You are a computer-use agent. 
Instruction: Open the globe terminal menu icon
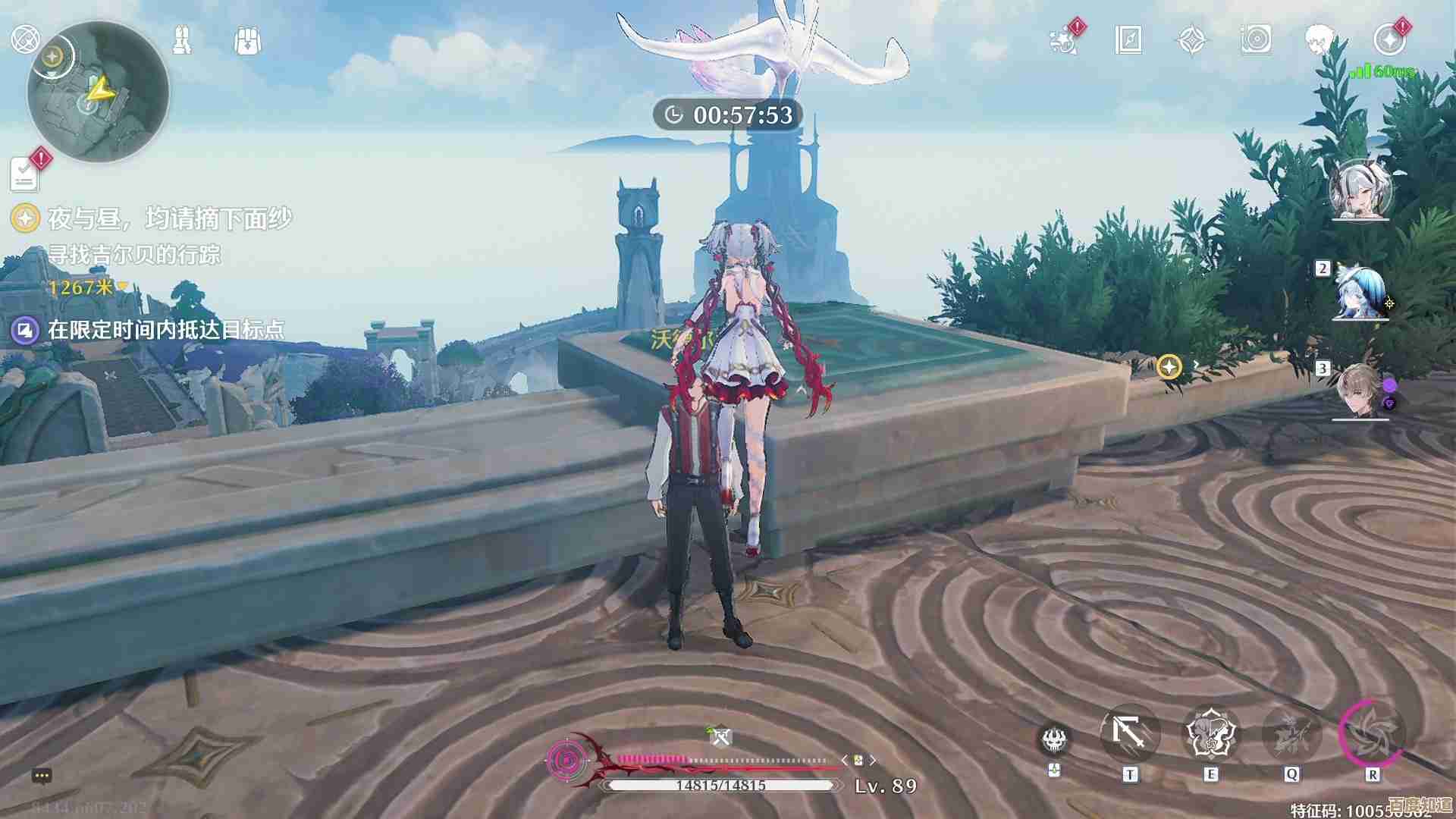click(x=25, y=38)
